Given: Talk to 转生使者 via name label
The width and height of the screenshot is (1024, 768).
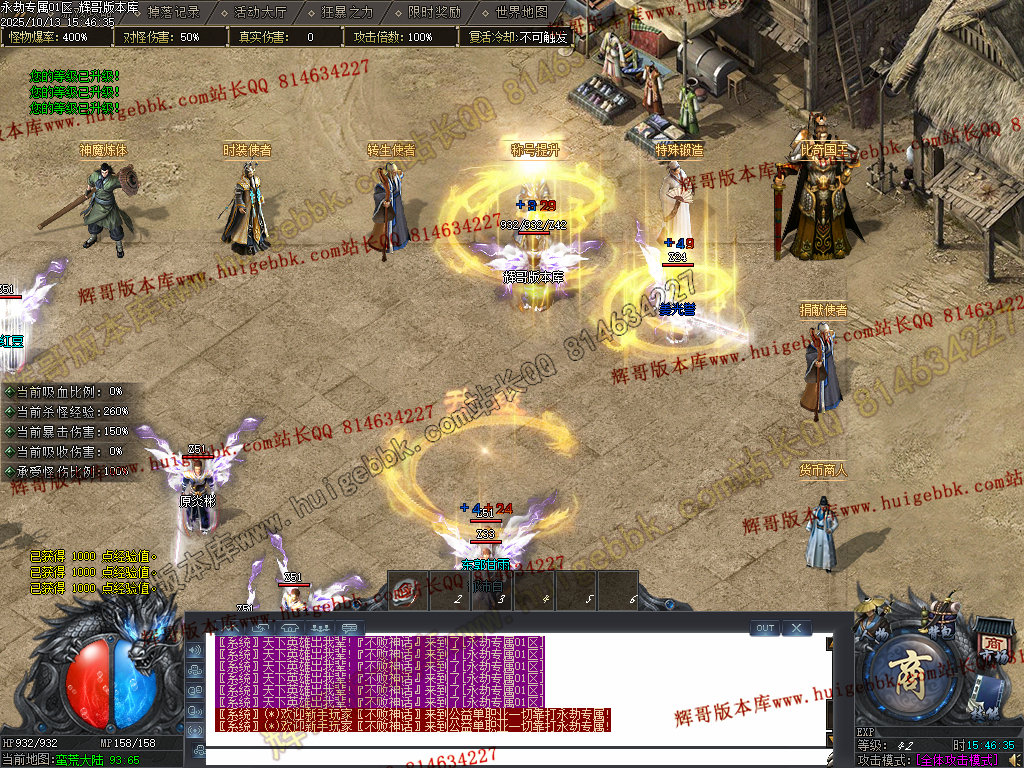Looking at the screenshot, I should [x=391, y=150].
